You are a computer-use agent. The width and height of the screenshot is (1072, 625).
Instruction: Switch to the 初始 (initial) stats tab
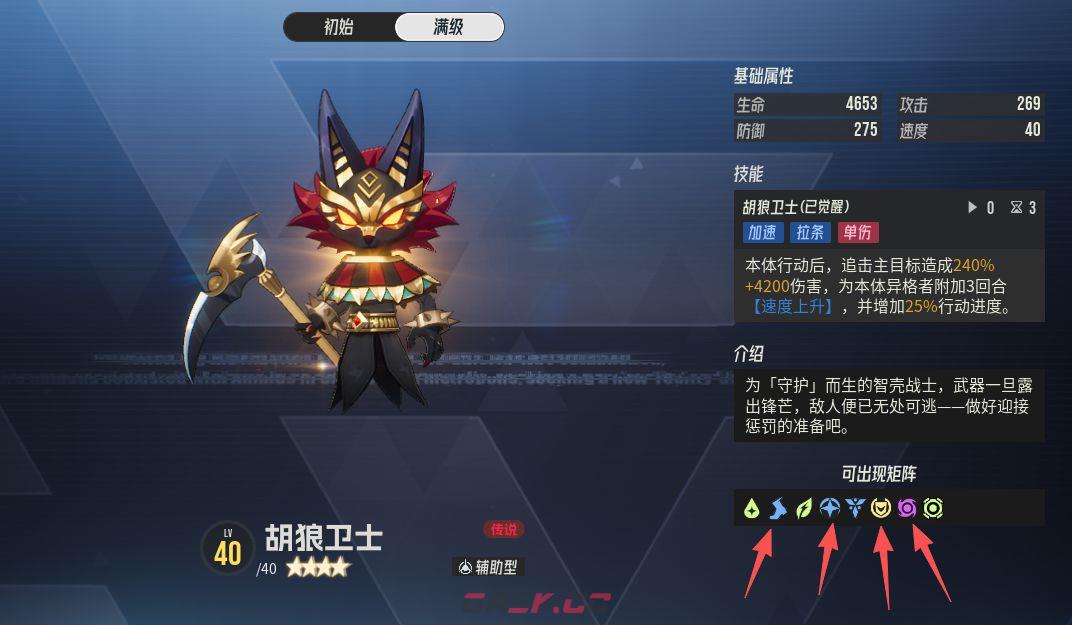point(339,27)
